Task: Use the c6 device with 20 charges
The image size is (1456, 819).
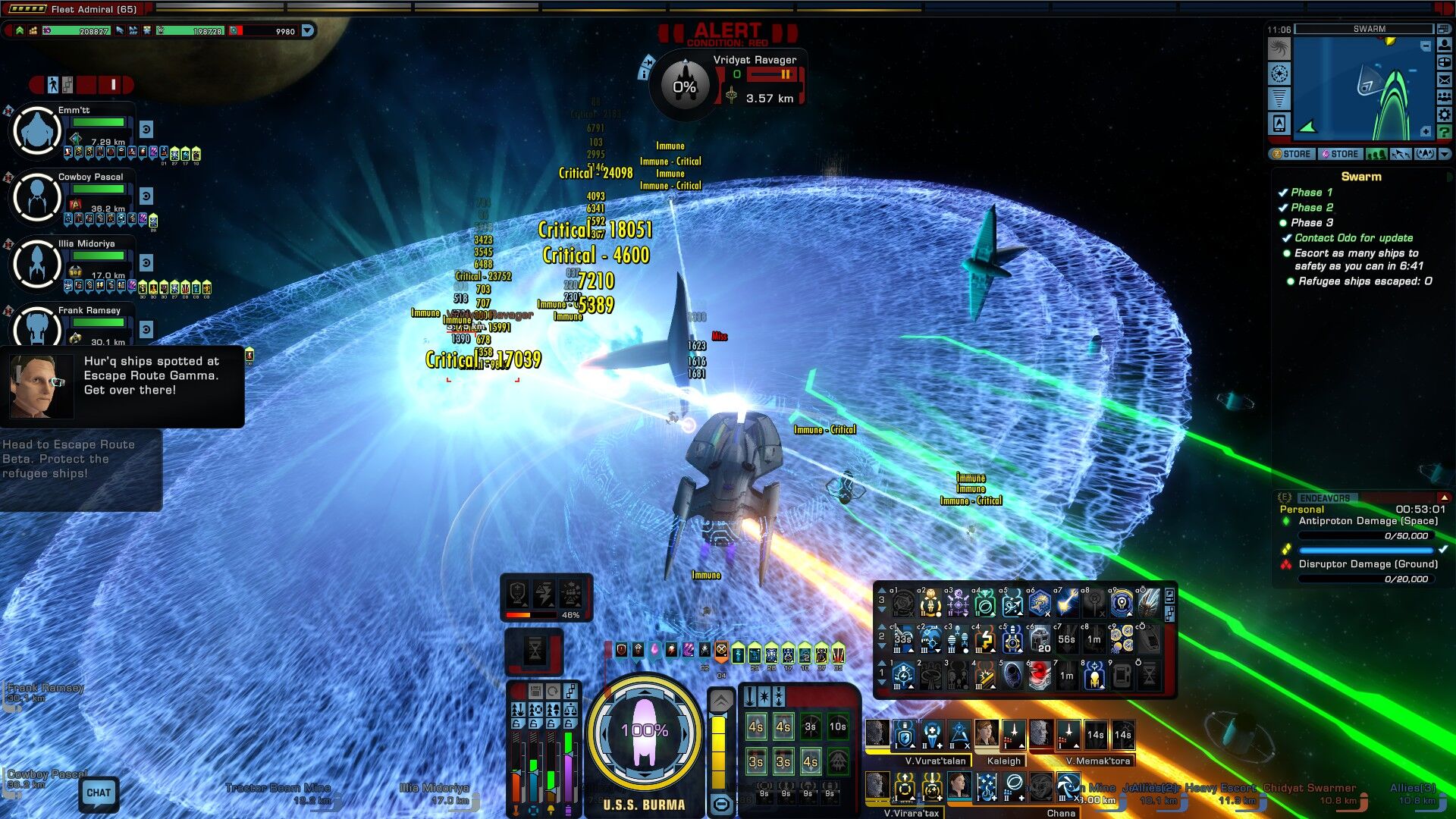Action: [x=1040, y=639]
